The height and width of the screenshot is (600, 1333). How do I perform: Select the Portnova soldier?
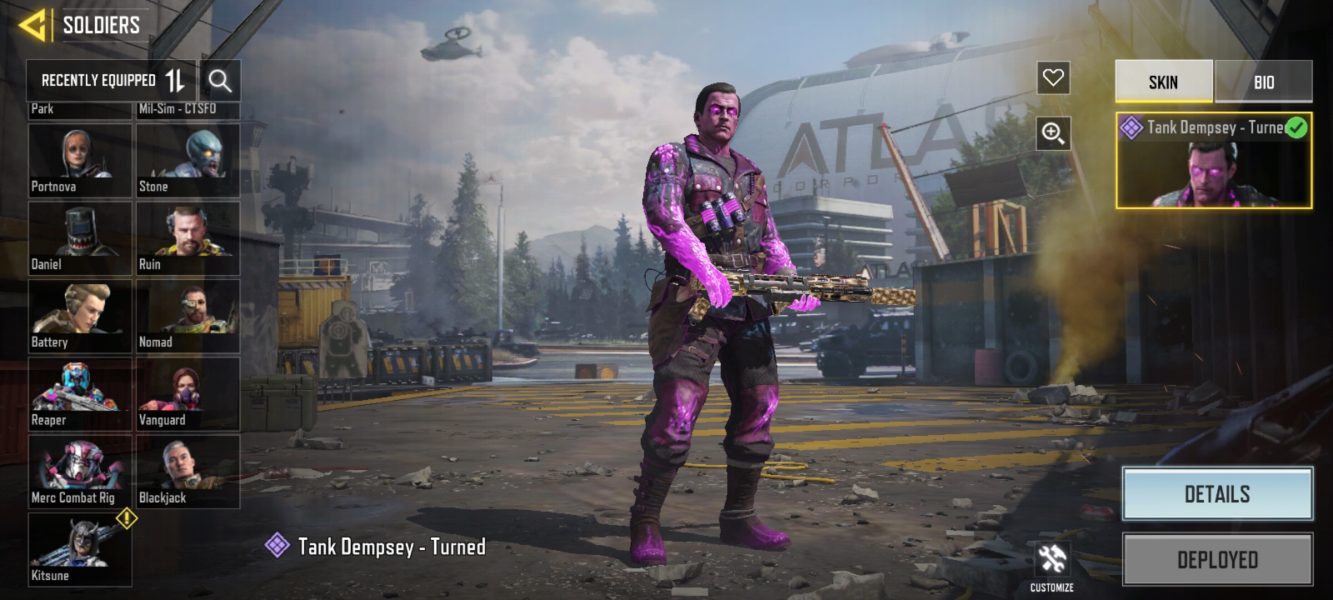[x=80, y=159]
